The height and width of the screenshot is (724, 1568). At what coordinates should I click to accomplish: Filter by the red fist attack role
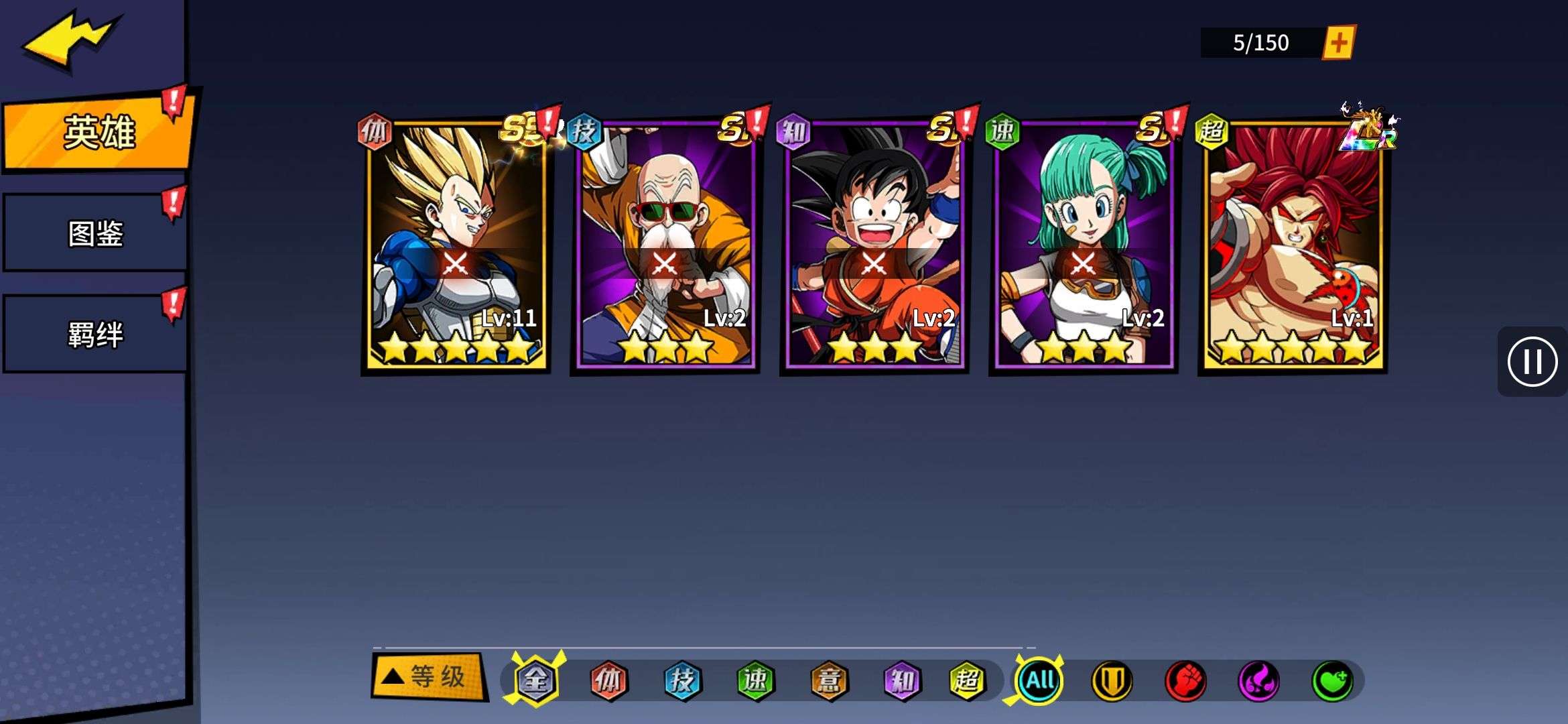point(1185,681)
